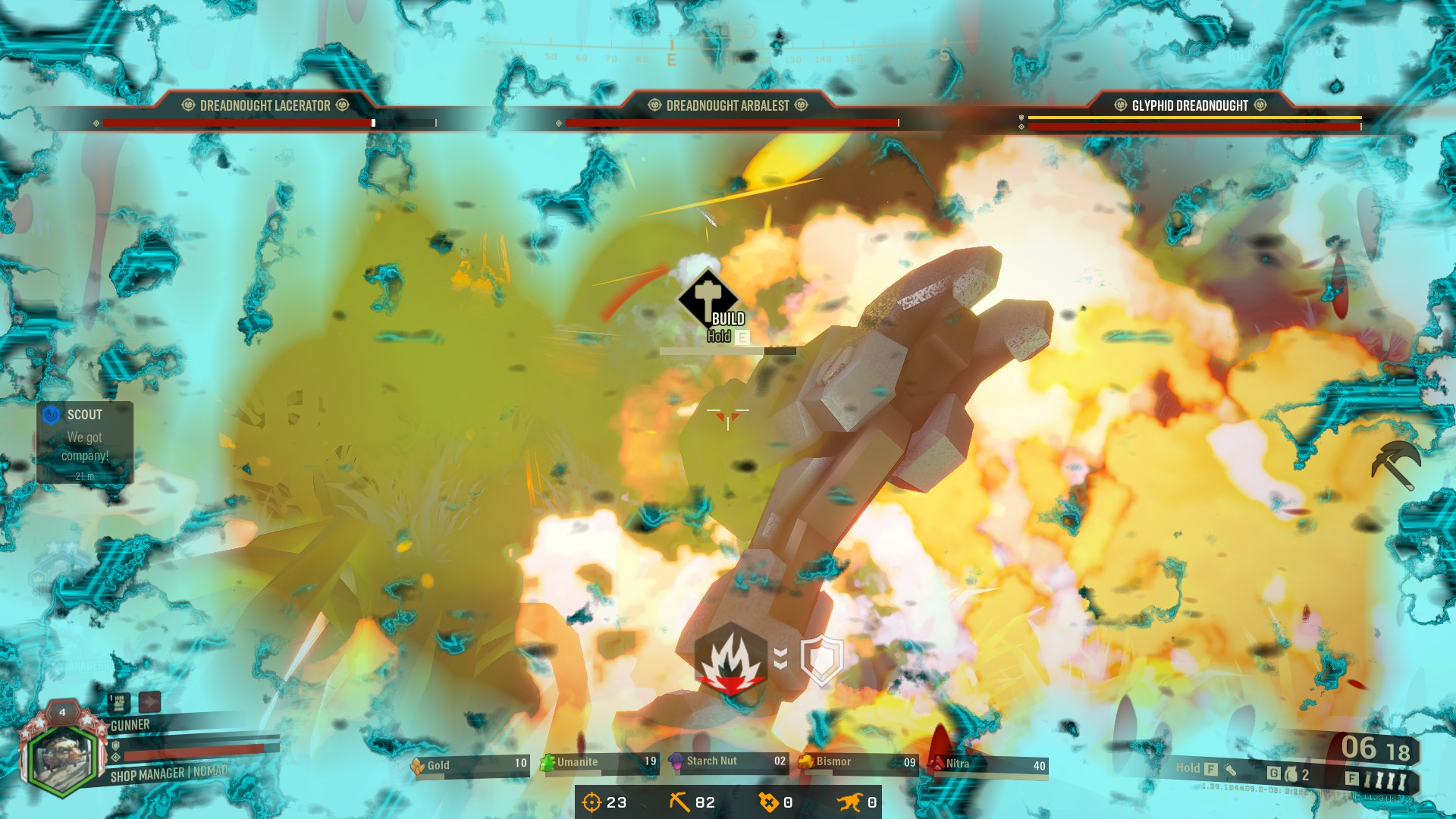Click the Build hammer marker icon
The height and width of the screenshot is (819, 1456).
click(708, 297)
